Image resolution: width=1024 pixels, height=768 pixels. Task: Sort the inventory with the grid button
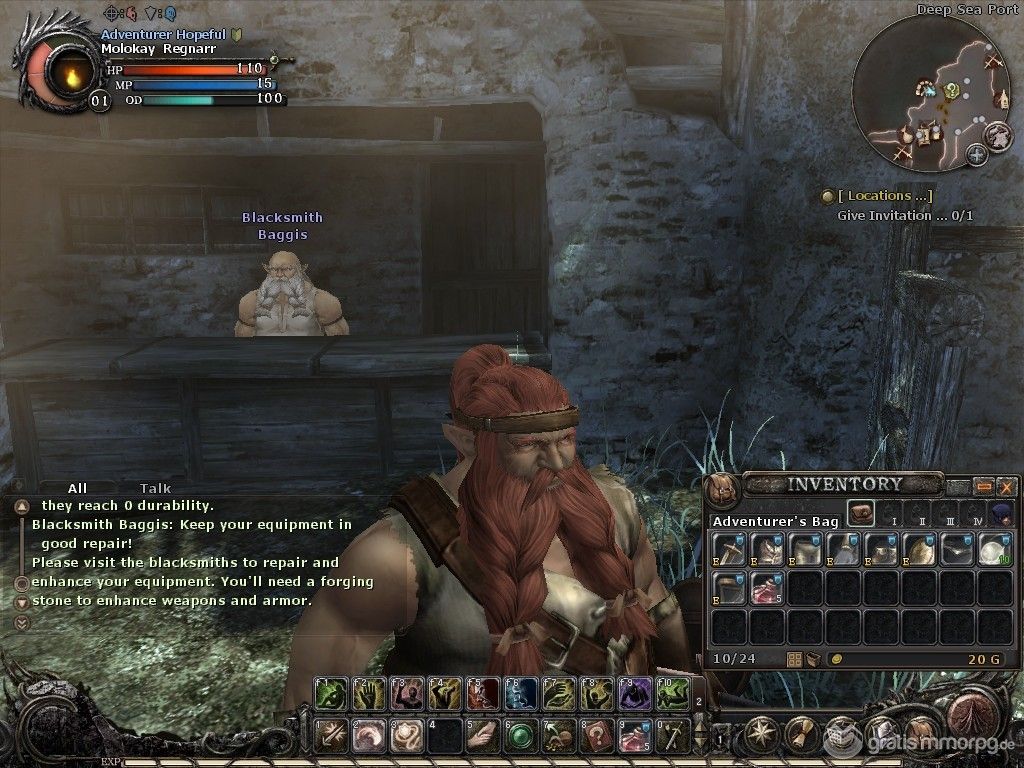(795, 659)
